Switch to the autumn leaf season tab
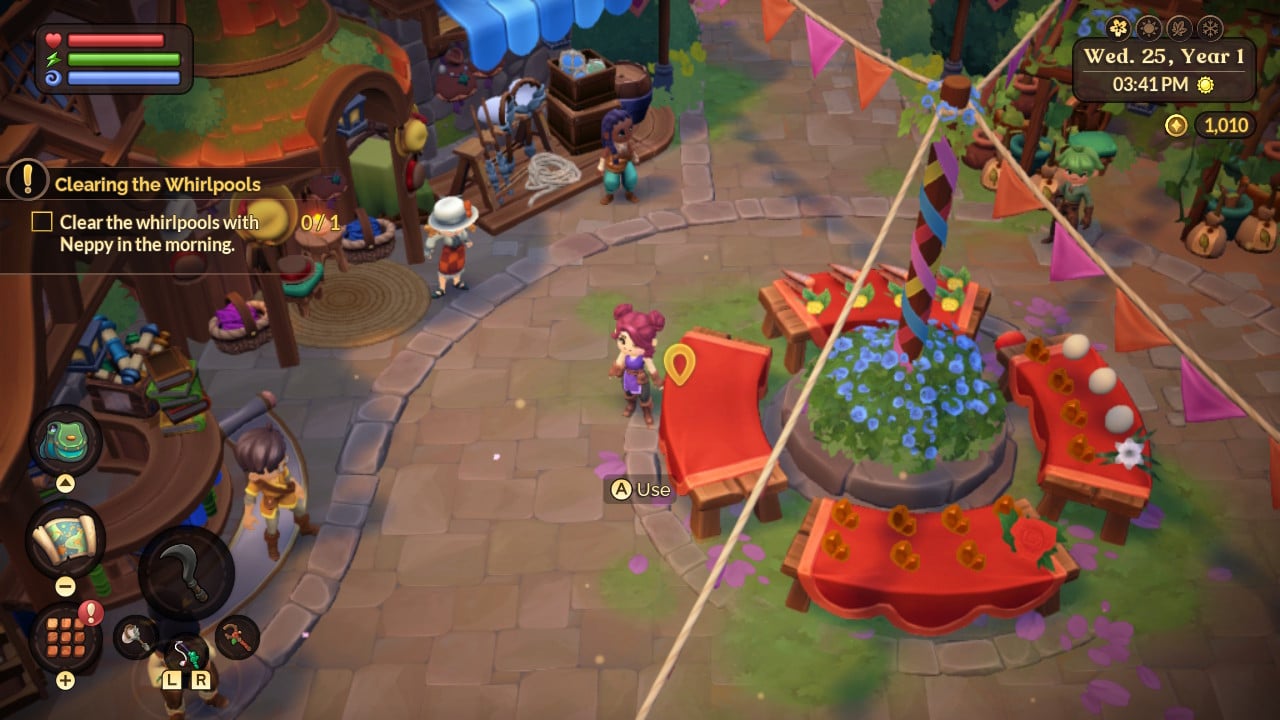This screenshot has height=720, width=1280. tap(1179, 28)
